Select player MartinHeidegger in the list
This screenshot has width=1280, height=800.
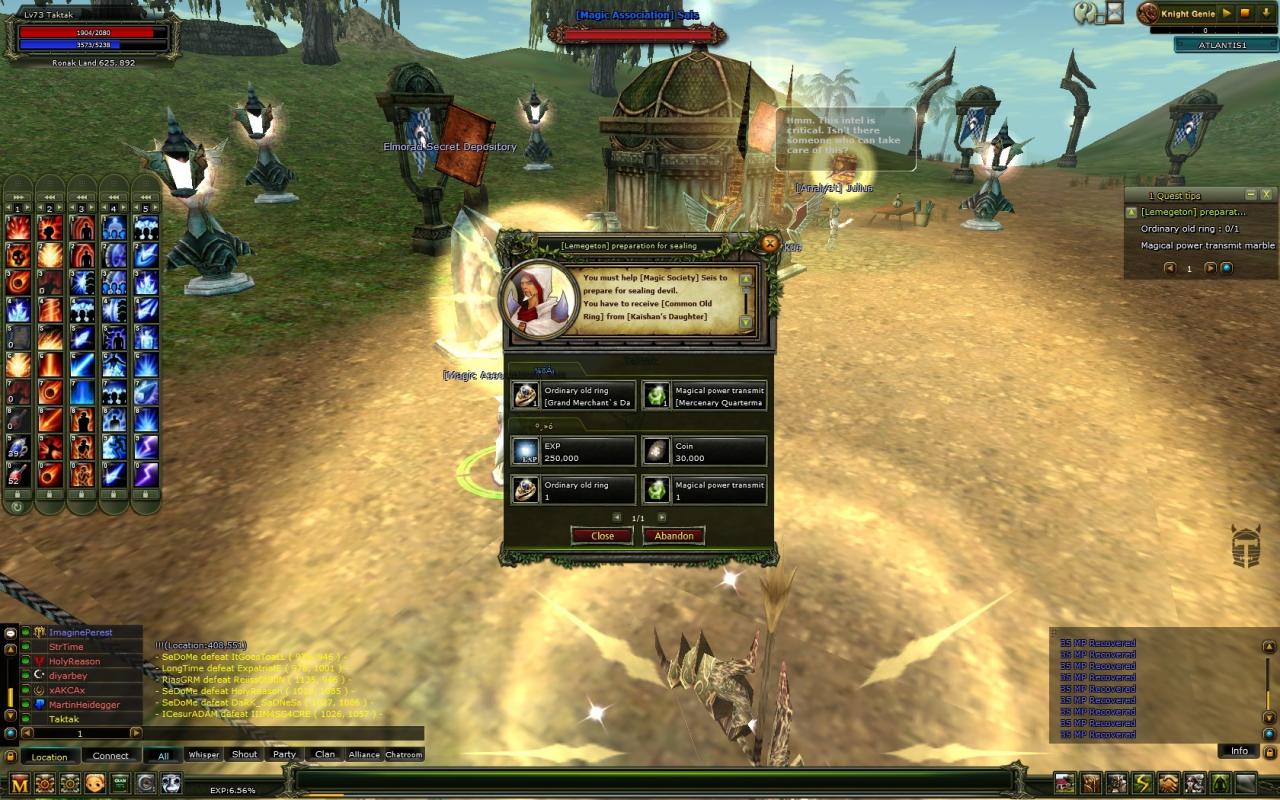[x=84, y=705]
